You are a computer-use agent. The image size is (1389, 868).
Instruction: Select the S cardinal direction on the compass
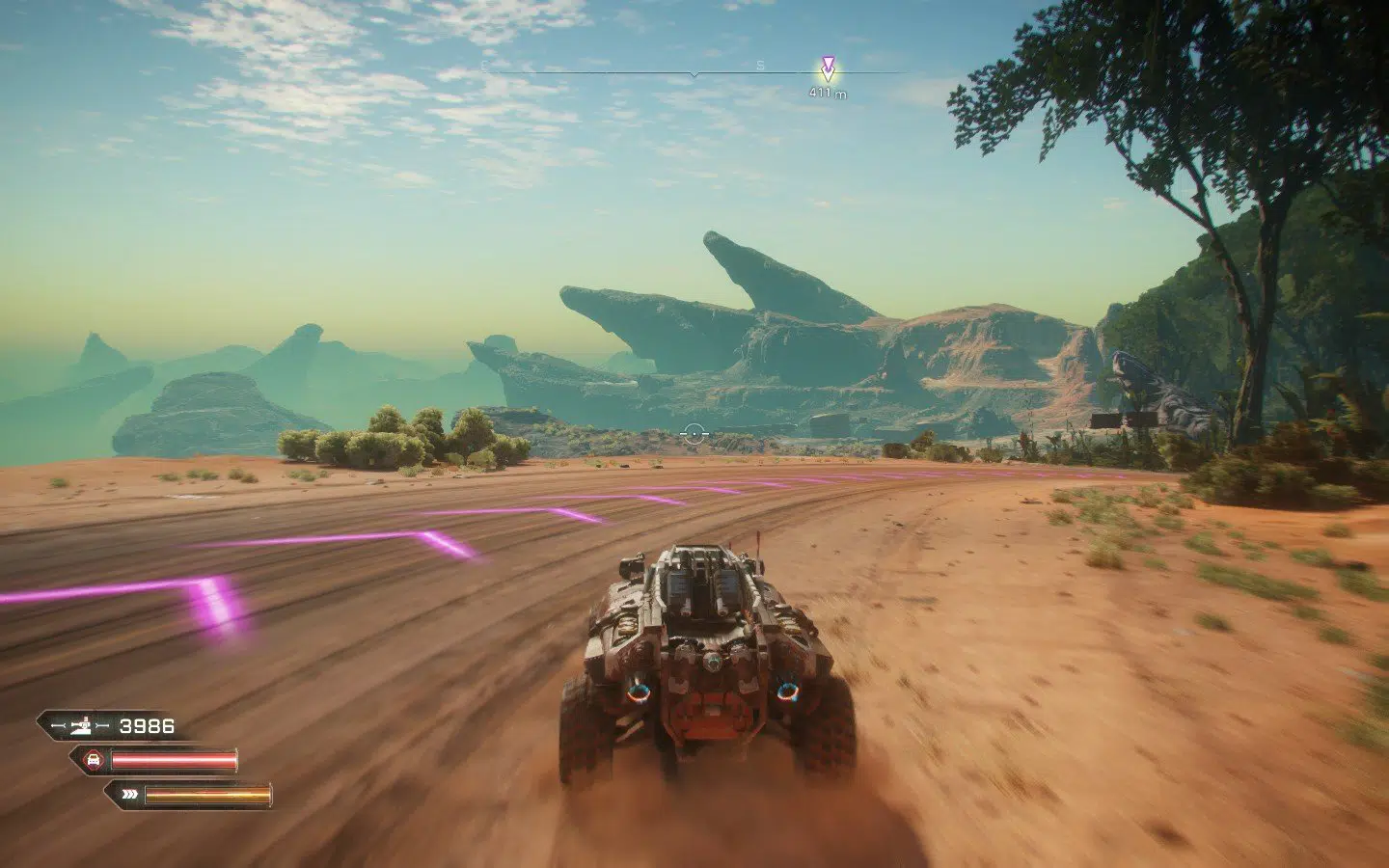758,65
